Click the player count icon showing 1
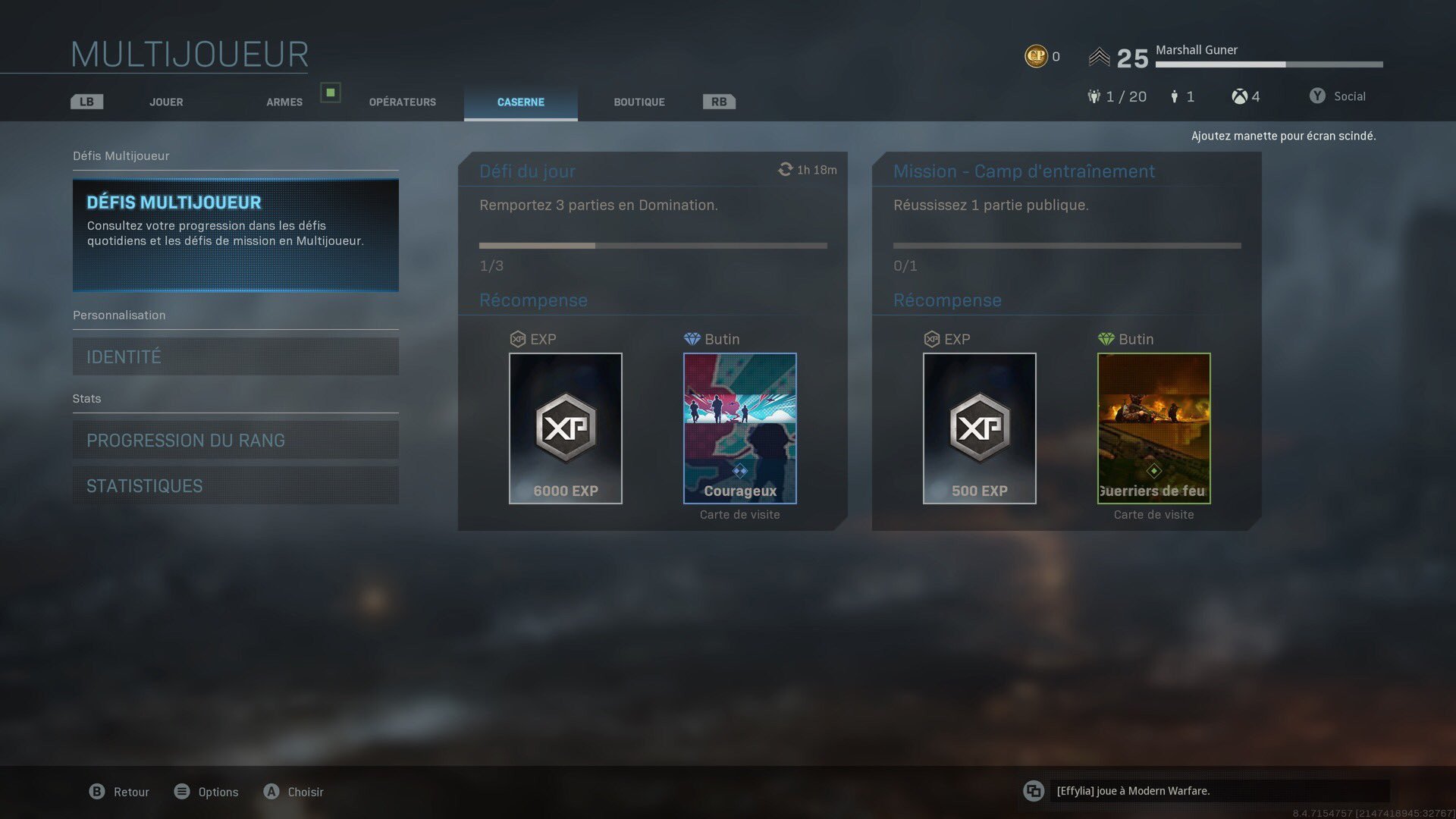The image size is (1456, 819). tap(1175, 96)
